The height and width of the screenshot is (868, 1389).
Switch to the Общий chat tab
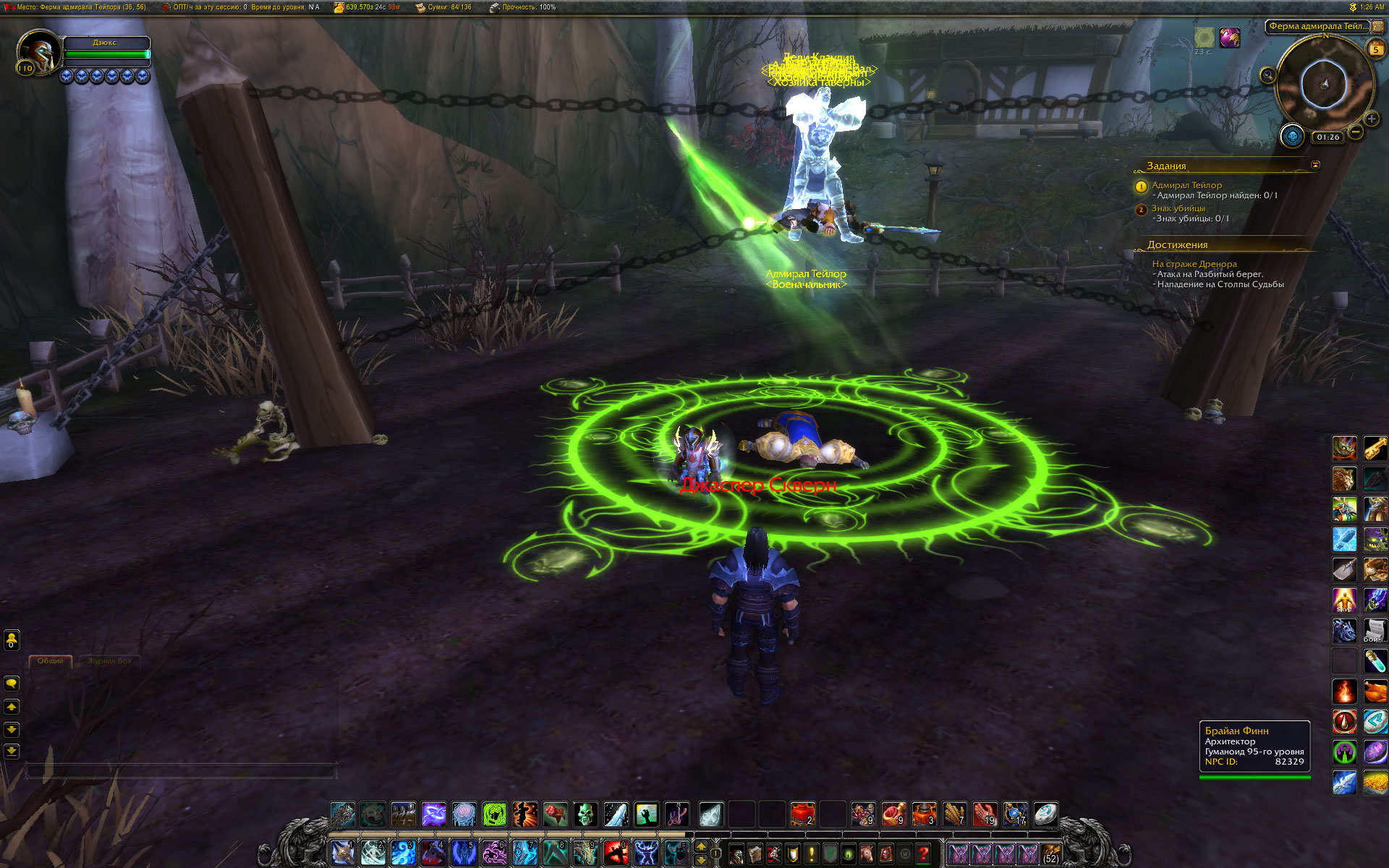pos(51,661)
